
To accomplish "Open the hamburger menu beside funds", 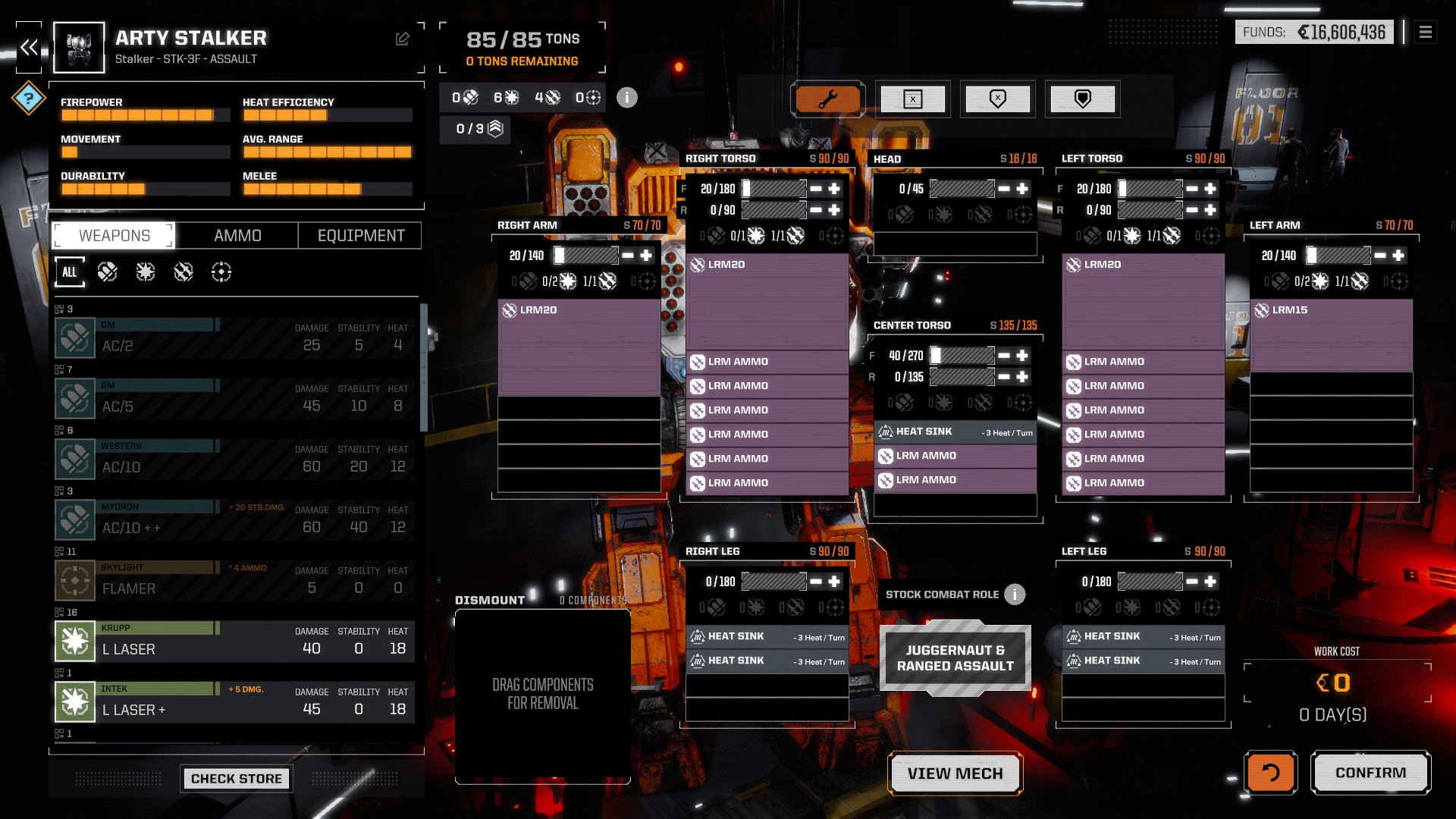I will point(1426,32).
